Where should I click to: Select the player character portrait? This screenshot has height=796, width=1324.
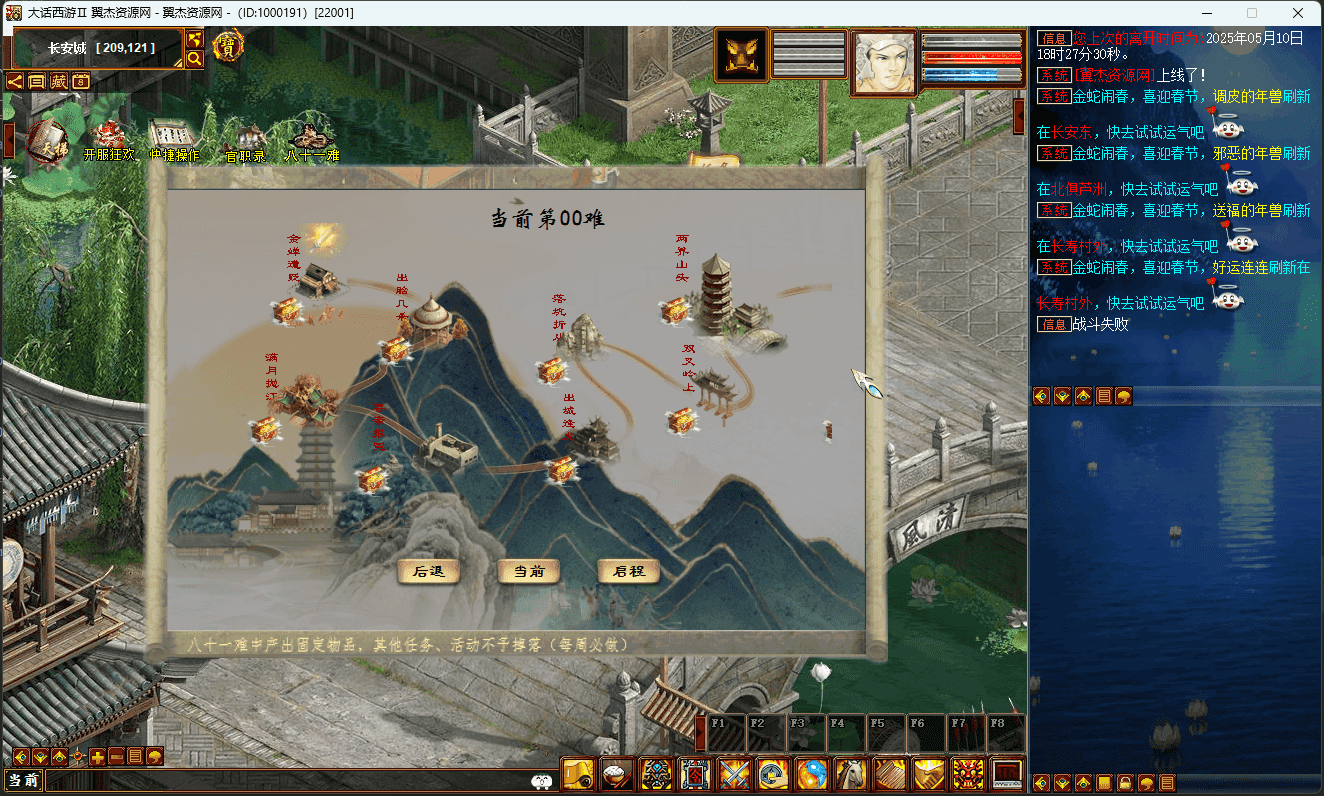[x=883, y=62]
